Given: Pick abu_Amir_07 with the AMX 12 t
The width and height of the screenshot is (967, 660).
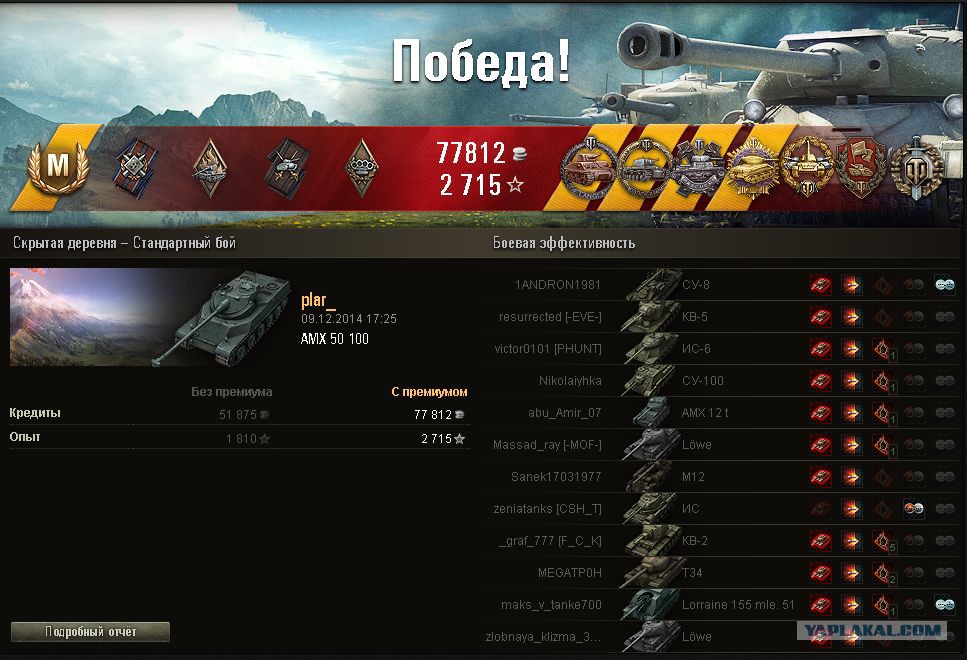Looking at the screenshot, I should pos(565,413).
